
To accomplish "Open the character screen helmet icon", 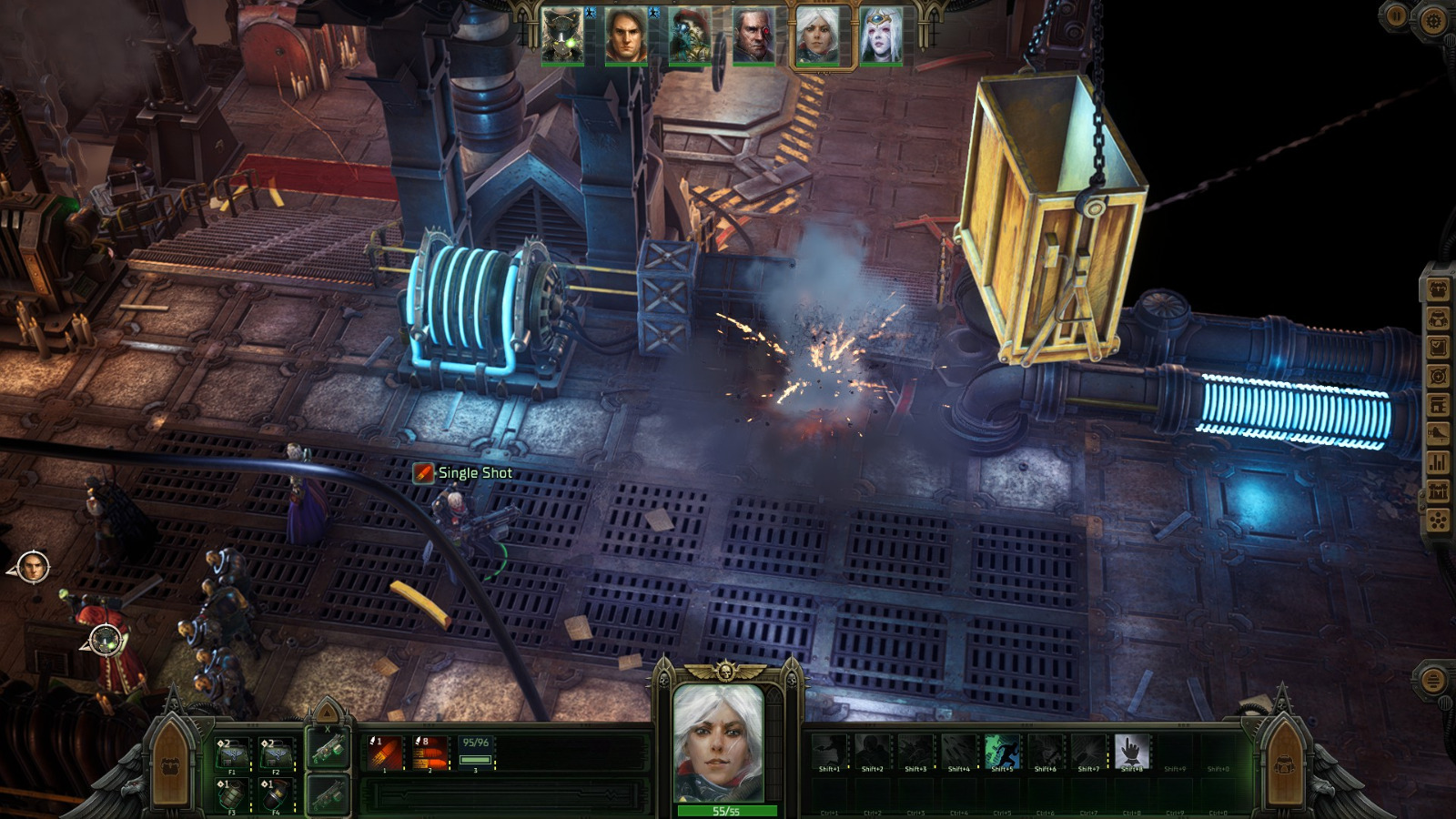I will pyautogui.click(x=1438, y=317).
